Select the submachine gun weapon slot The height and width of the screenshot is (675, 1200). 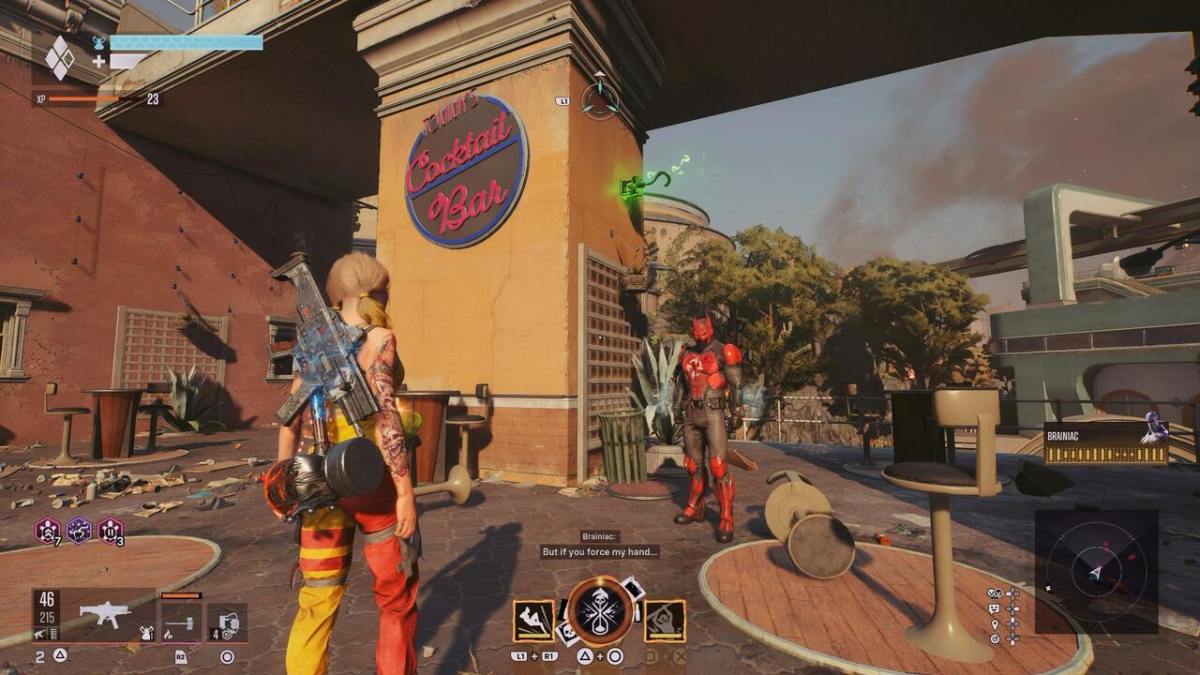(x=105, y=614)
